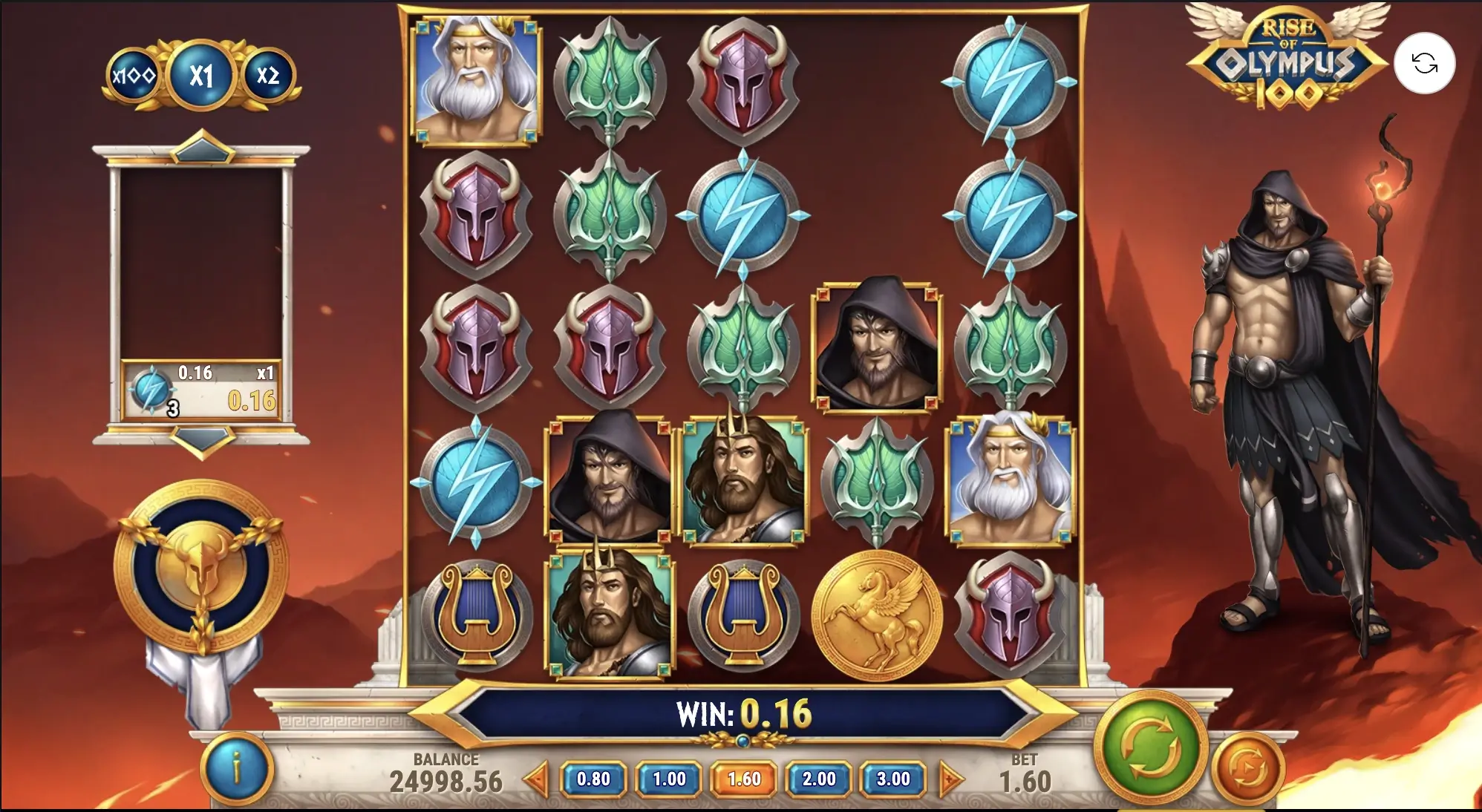The image size is (1482, 812).
Task: Click the left arrow to lower bets
Action: [537, 779]
